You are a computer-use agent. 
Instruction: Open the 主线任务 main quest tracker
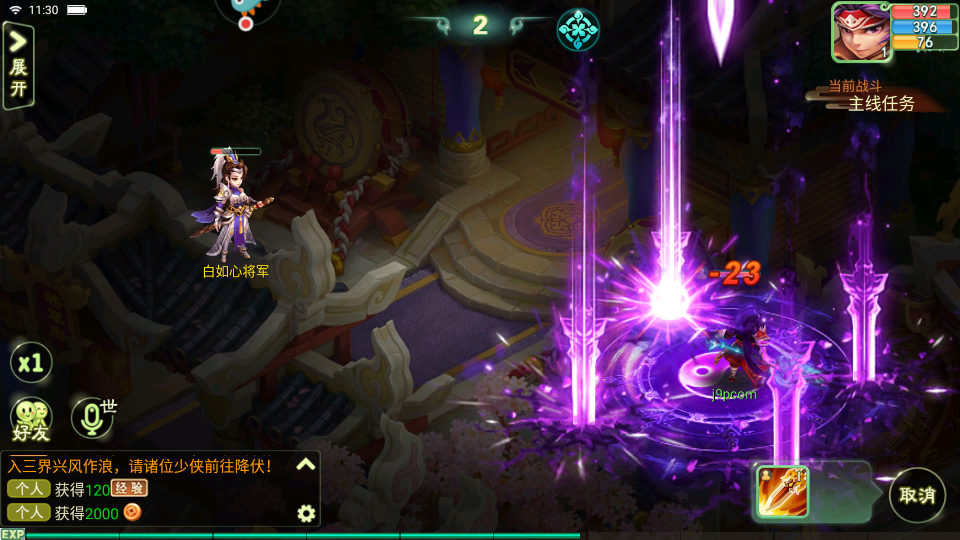pos(881,103)
